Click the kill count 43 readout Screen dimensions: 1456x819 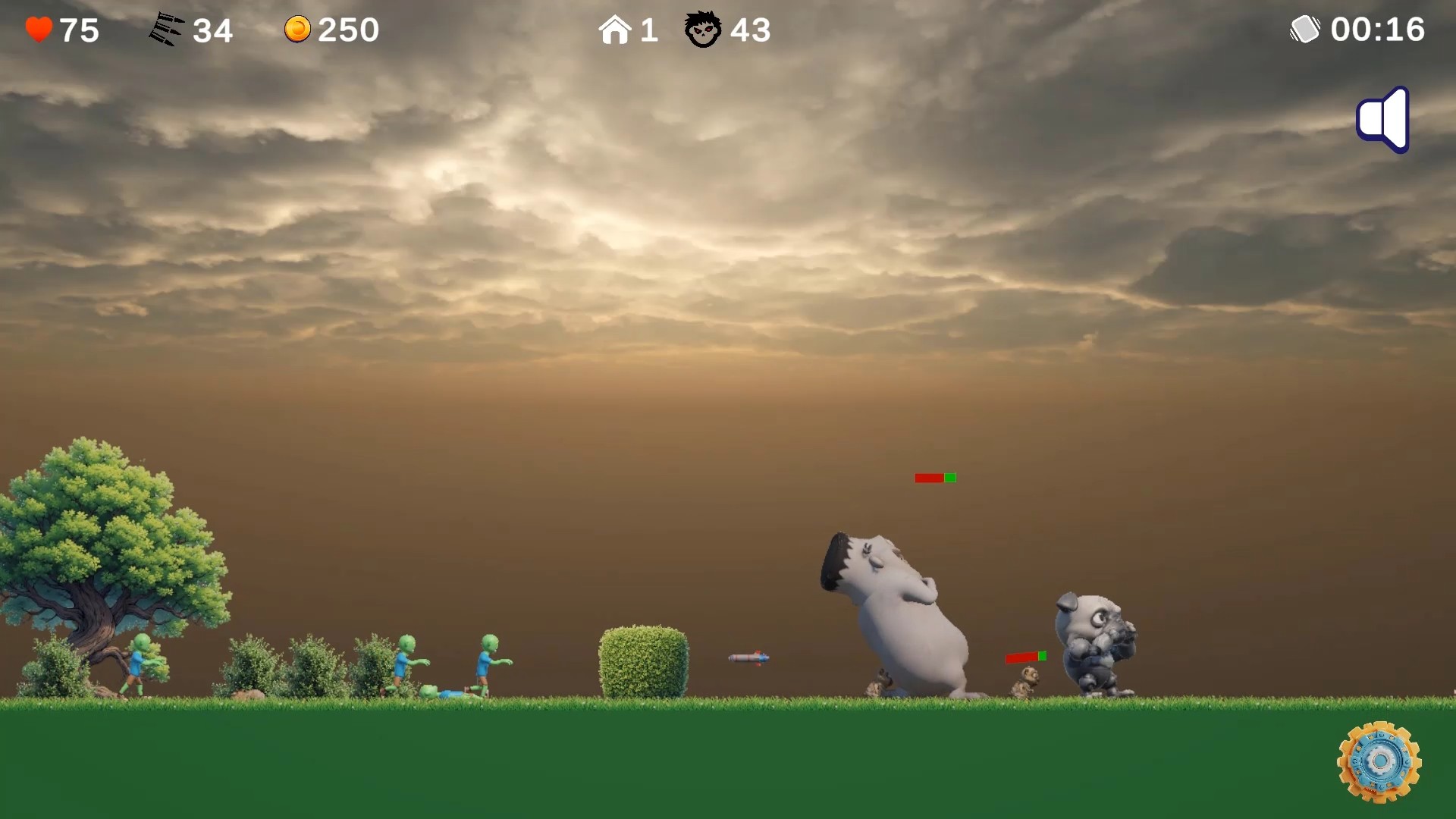(x=751, y=30)
